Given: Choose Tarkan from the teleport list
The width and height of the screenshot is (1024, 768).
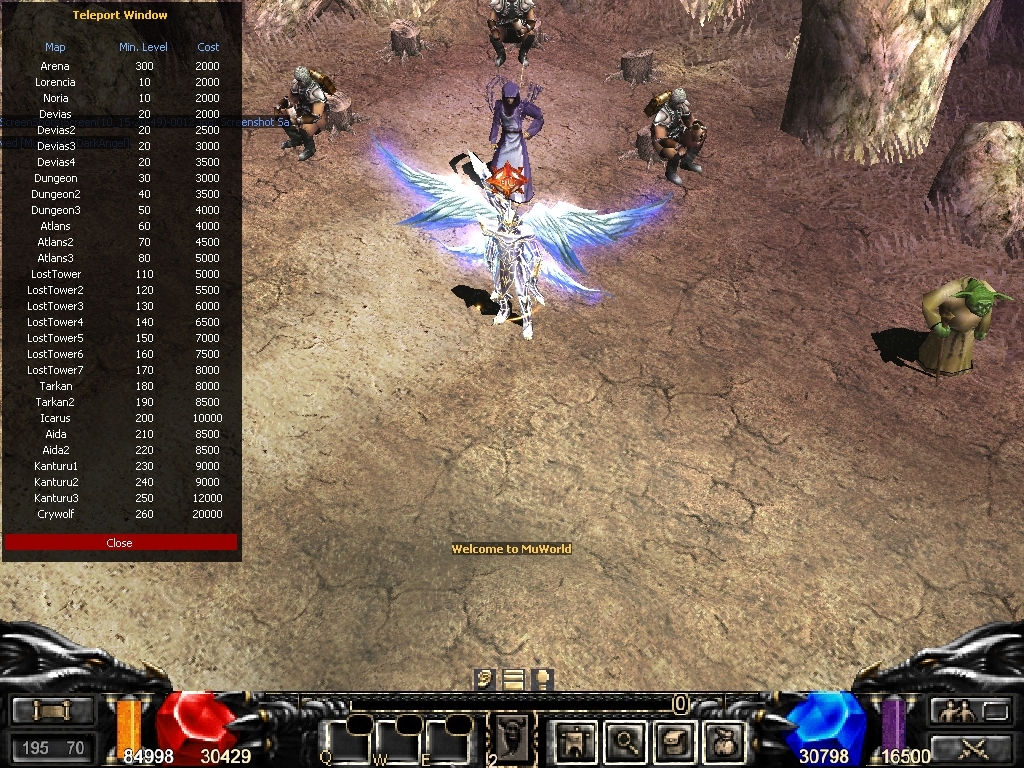Looking at the screenshot, I should (56, 386).
